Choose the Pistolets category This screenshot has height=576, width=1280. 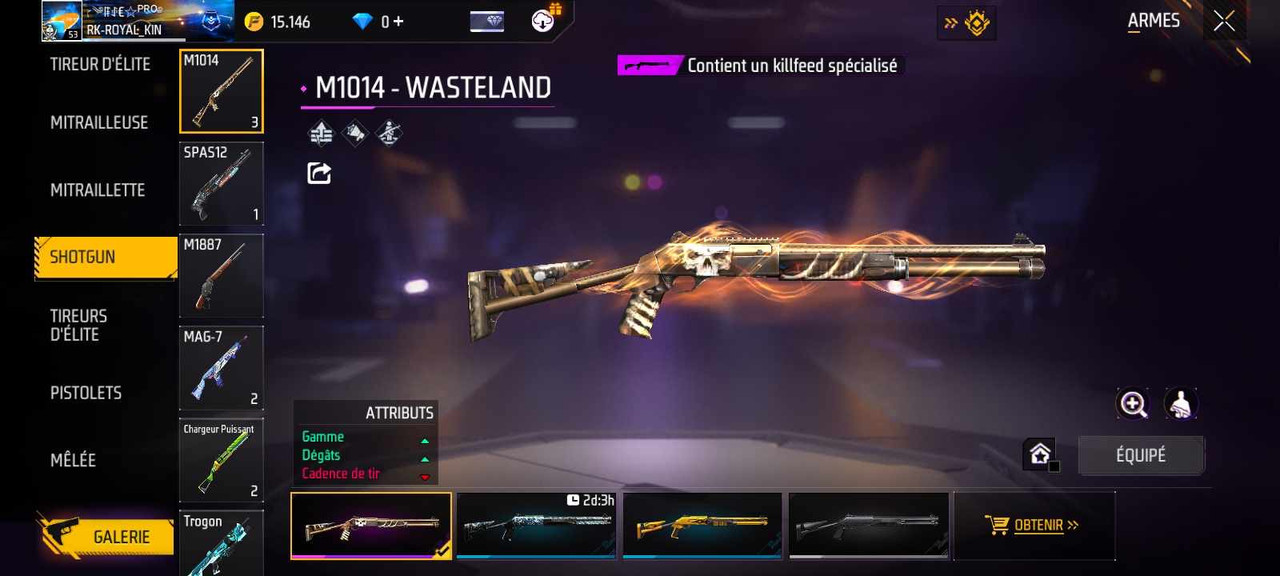[x=86, y=393]
